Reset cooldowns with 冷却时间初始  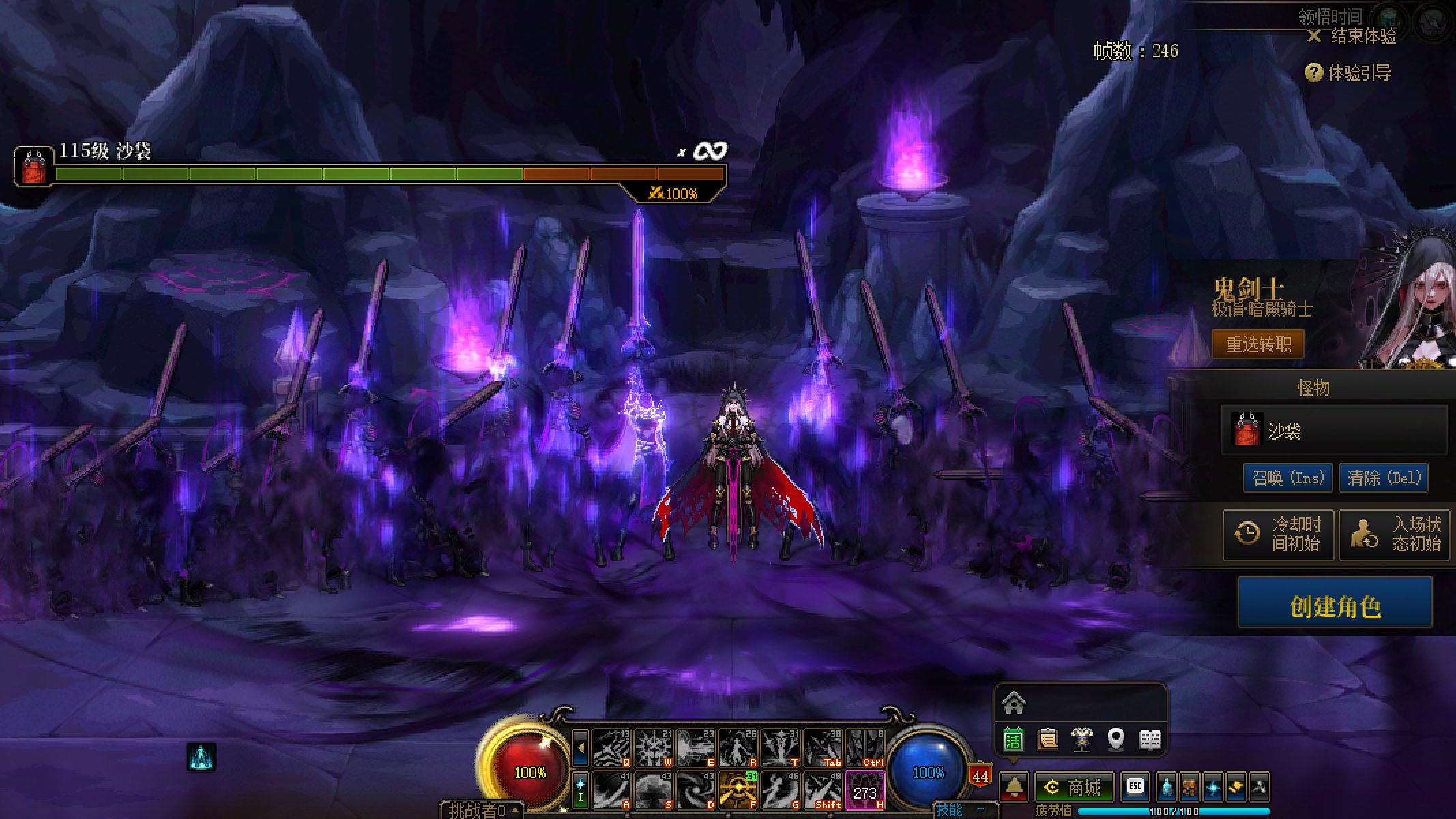click(x=1278, y=534)
